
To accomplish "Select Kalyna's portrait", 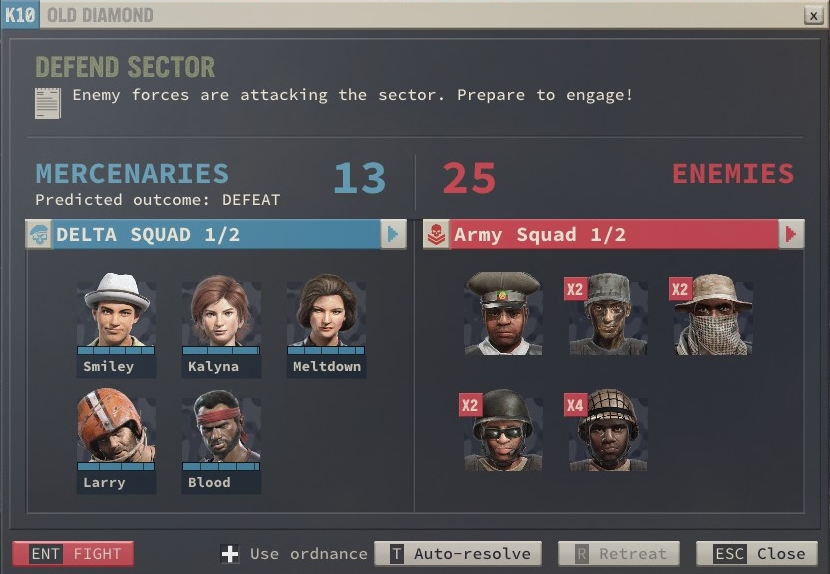I will tap(221, 311).
